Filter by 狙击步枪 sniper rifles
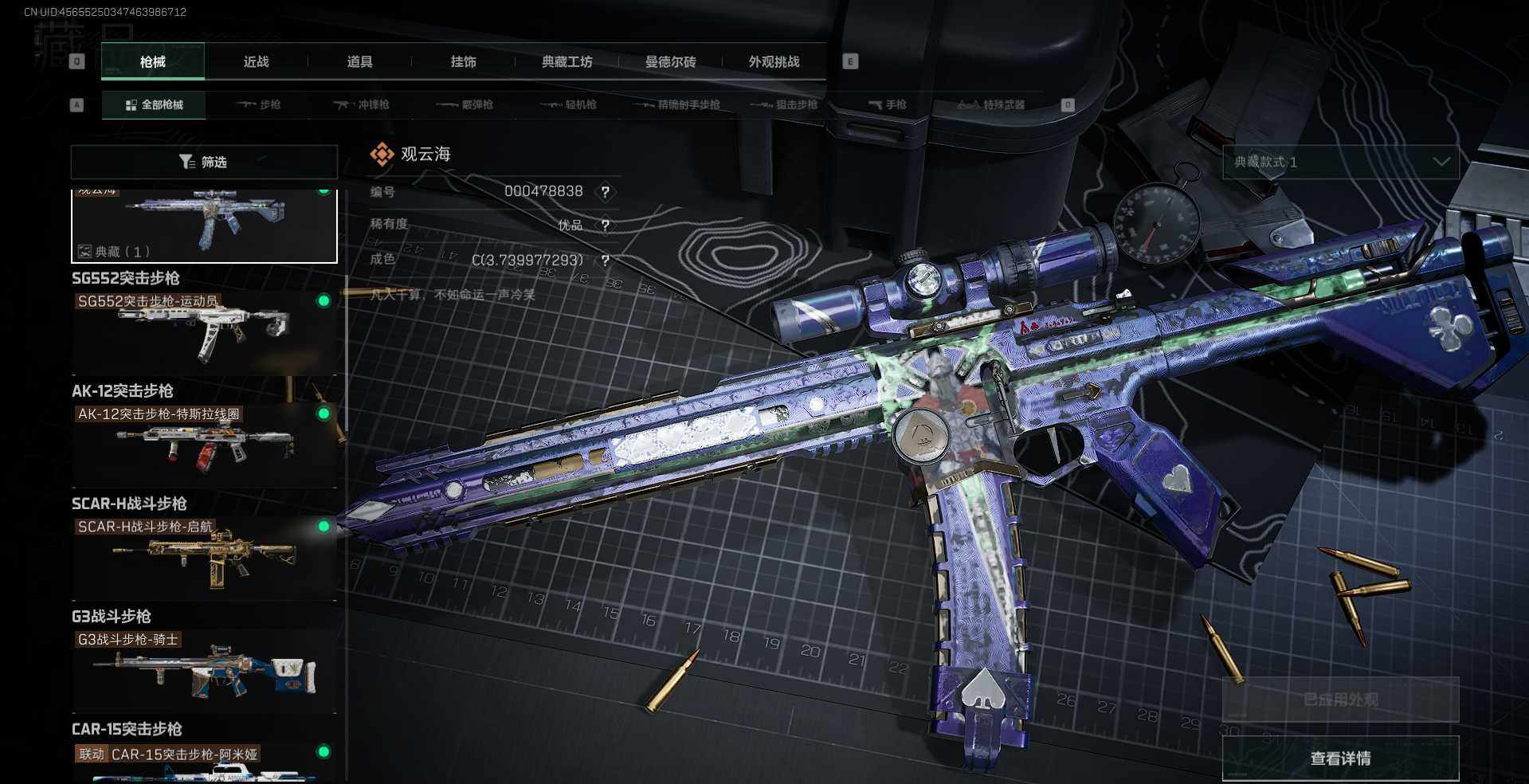Image resolution: width=1529 pixels, height=784 pixels. [x=785, y=104]
